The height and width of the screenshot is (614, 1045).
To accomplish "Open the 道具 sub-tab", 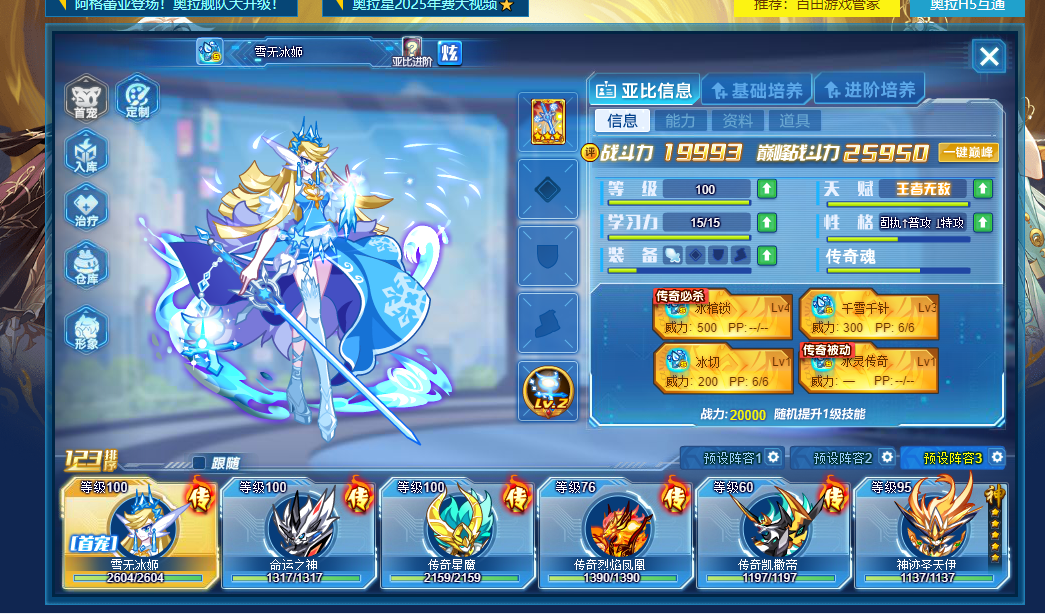I will [795, 121].
